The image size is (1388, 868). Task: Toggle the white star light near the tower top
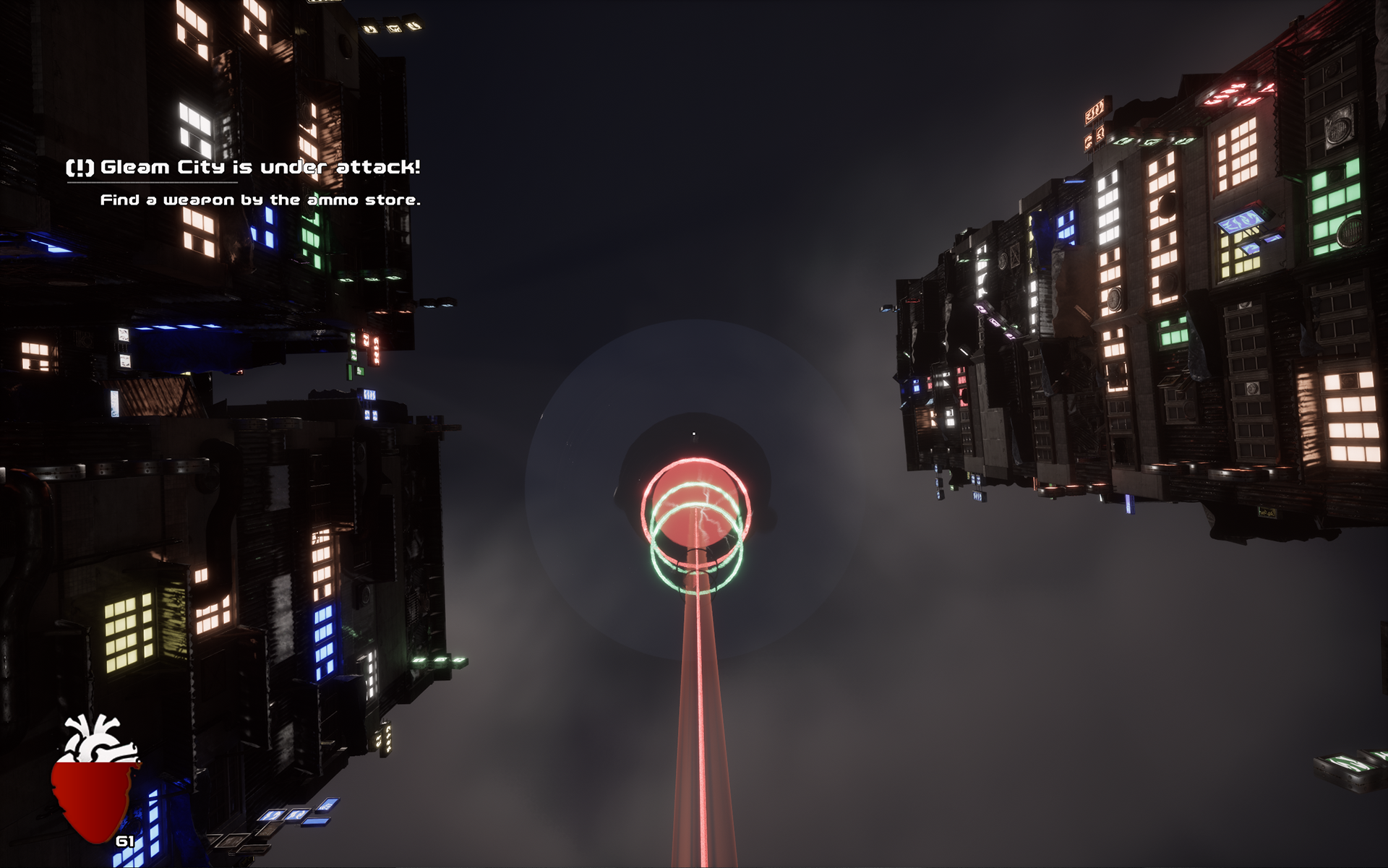pyautogui.click(x=694, y=434)
